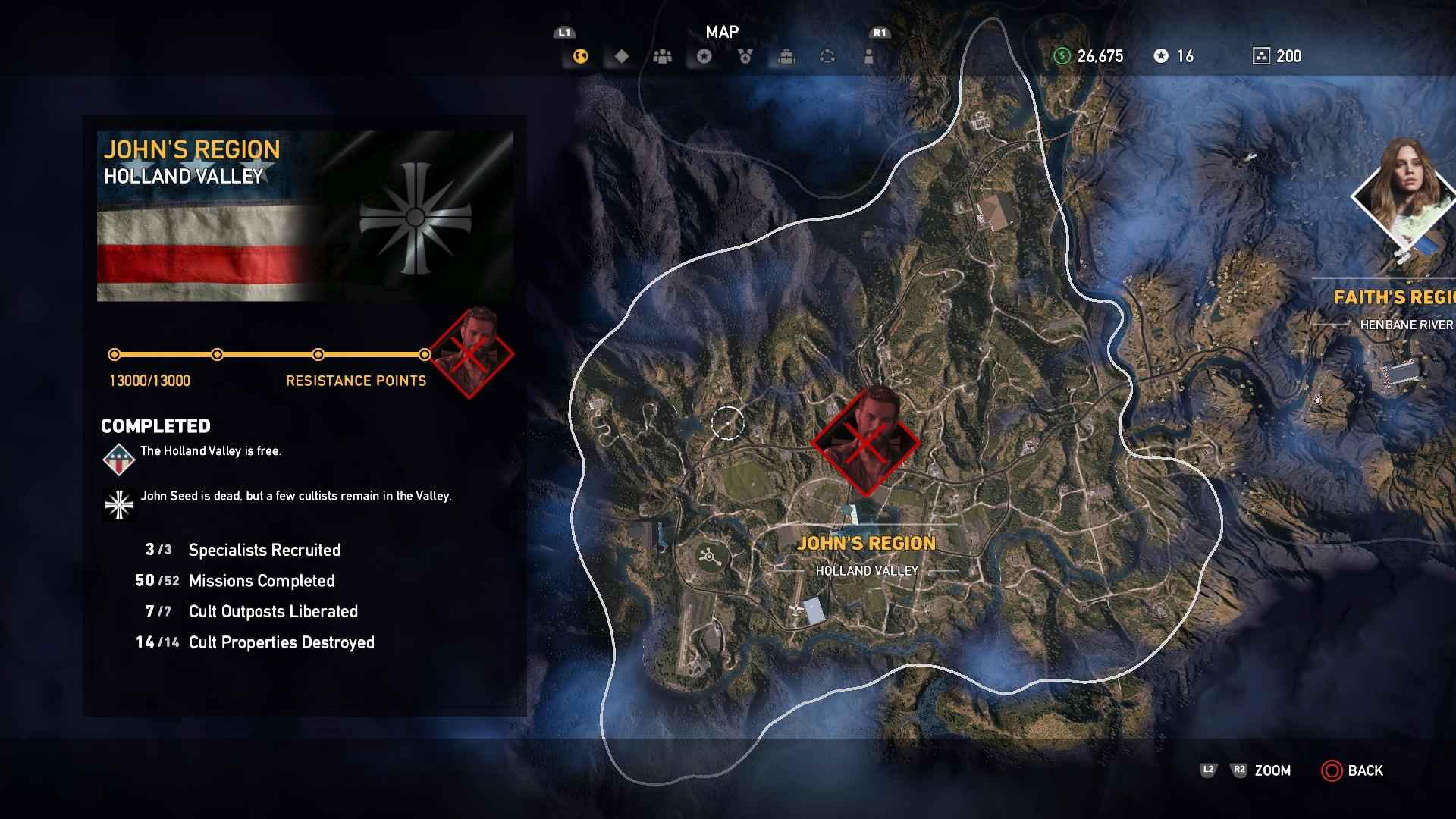Open the Roster squad icon

click(661, 56)
